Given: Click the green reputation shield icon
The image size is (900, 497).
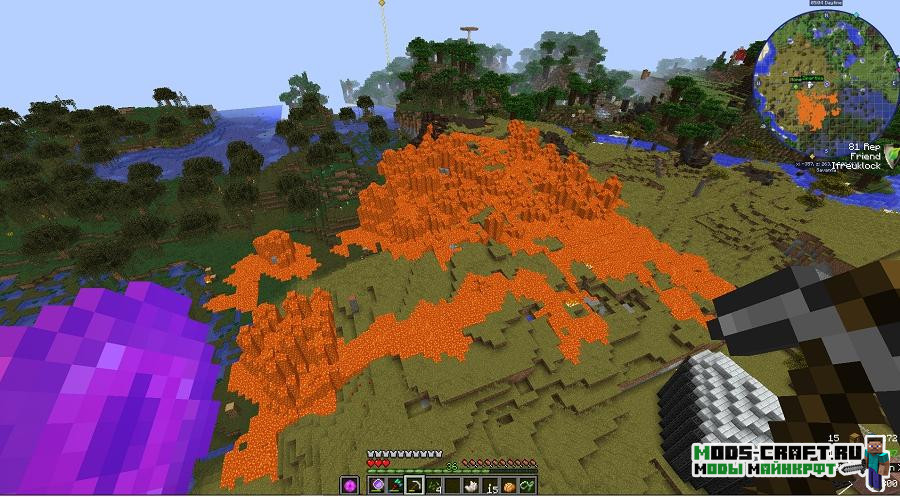Looking at the screenshot, I should point(892,153).
